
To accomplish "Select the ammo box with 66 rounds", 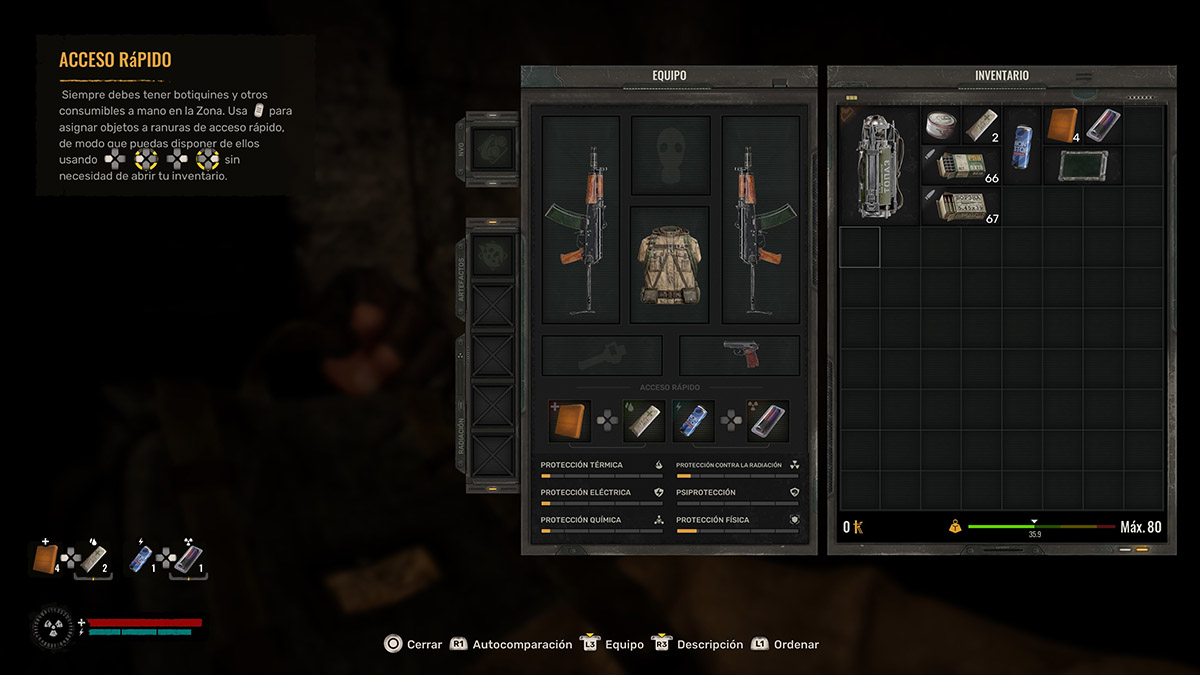I will pyautogui.click(x=961, y=166).
